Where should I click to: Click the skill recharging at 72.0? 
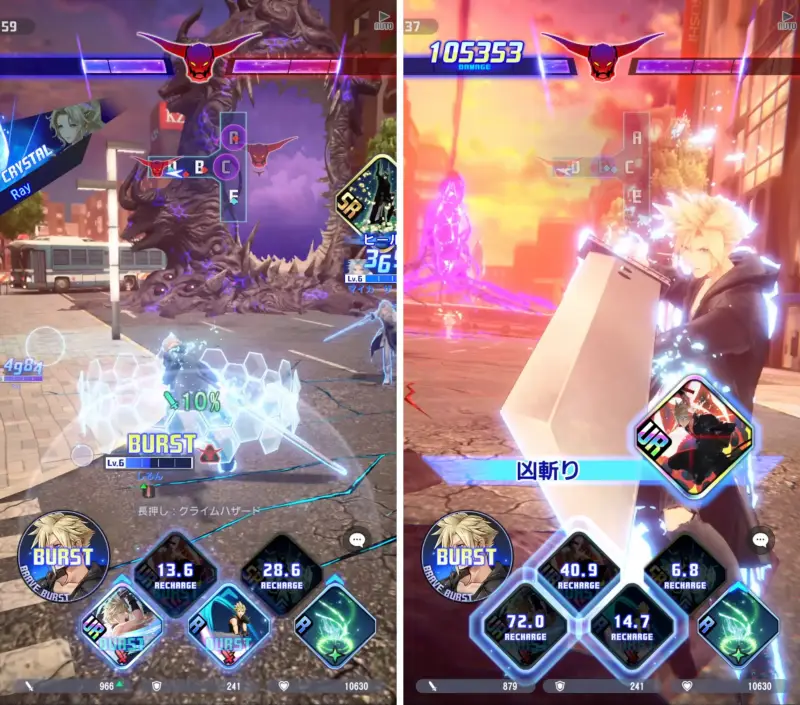[526, 627]
